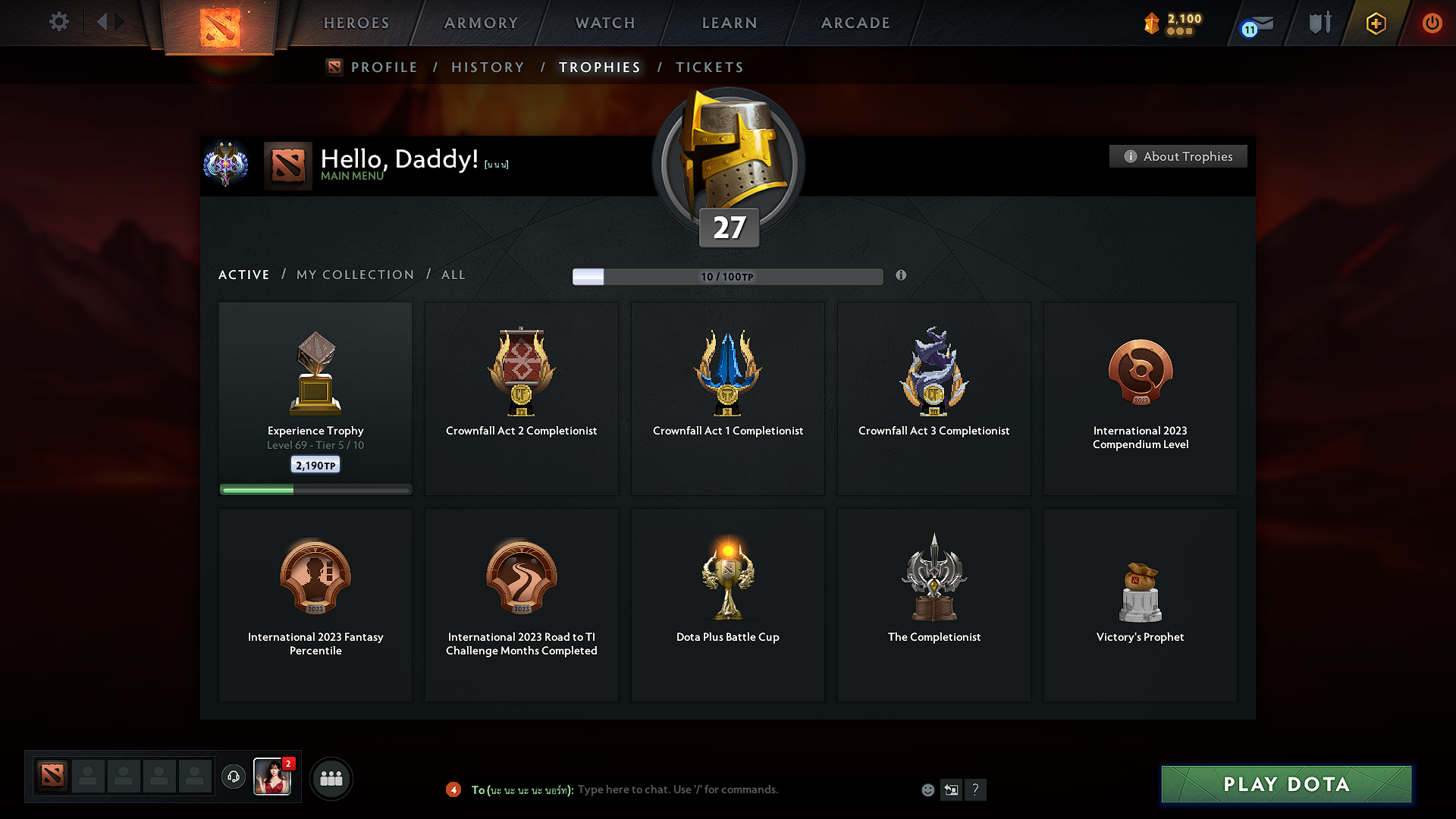Screen dimensions: 1456x819
Task: Click the chat help question mark
Action: [976, 789]
